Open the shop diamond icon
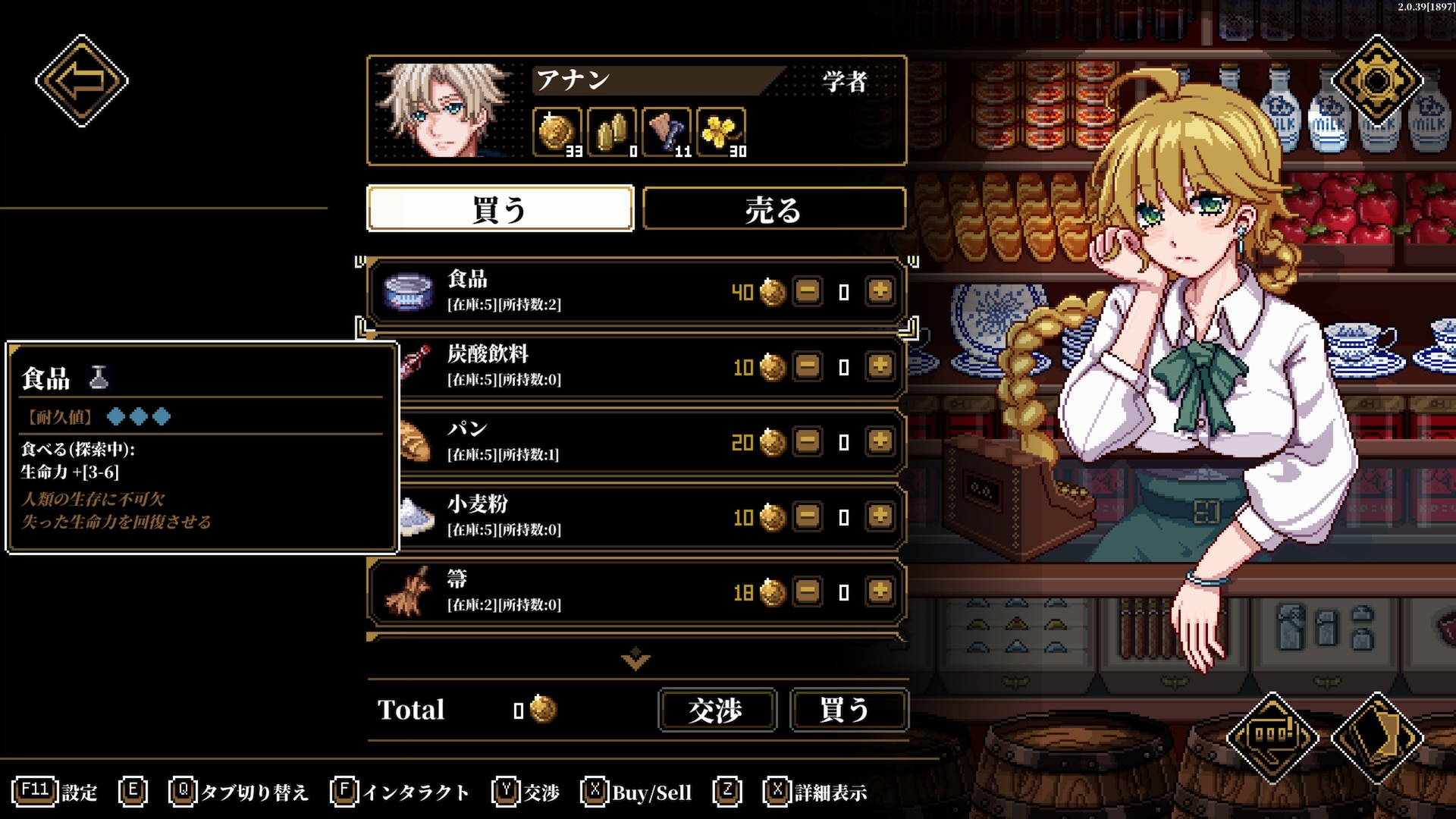The image size is (1456, 819). (x=1272, y=736)
